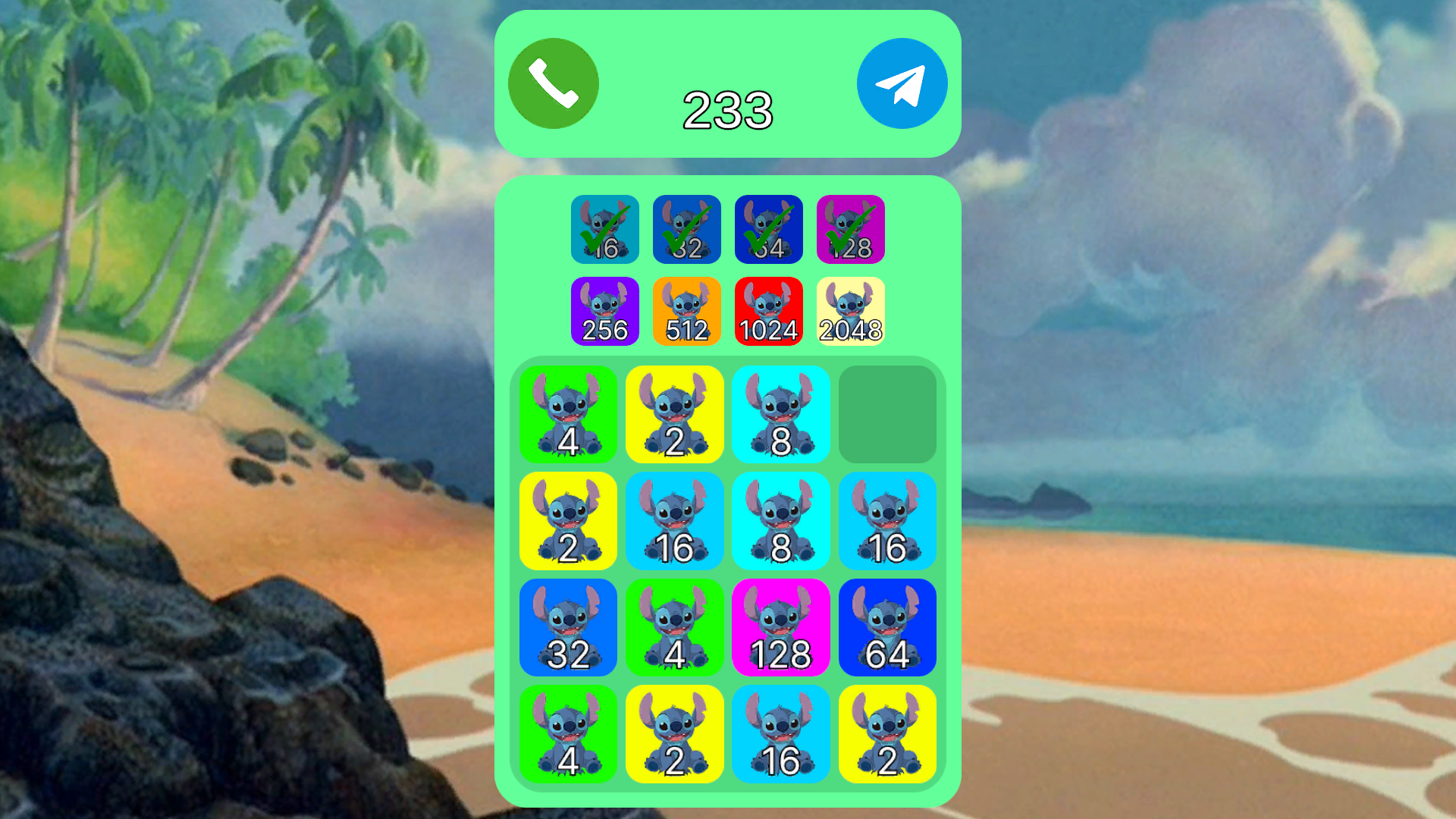Select the magenta 128 achievement badge
This screenshot has width=1456, height=819.
point(850,229)
